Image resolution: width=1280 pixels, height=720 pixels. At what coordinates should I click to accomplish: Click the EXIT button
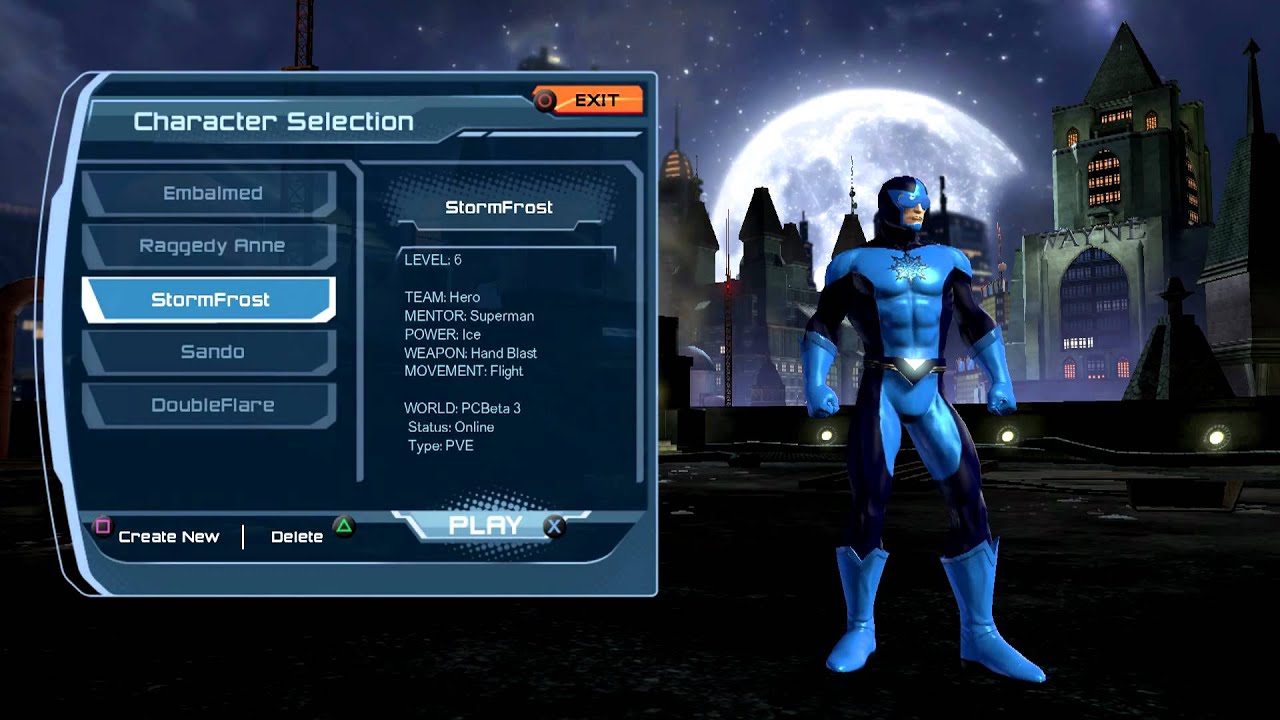(x=590, y=100)
